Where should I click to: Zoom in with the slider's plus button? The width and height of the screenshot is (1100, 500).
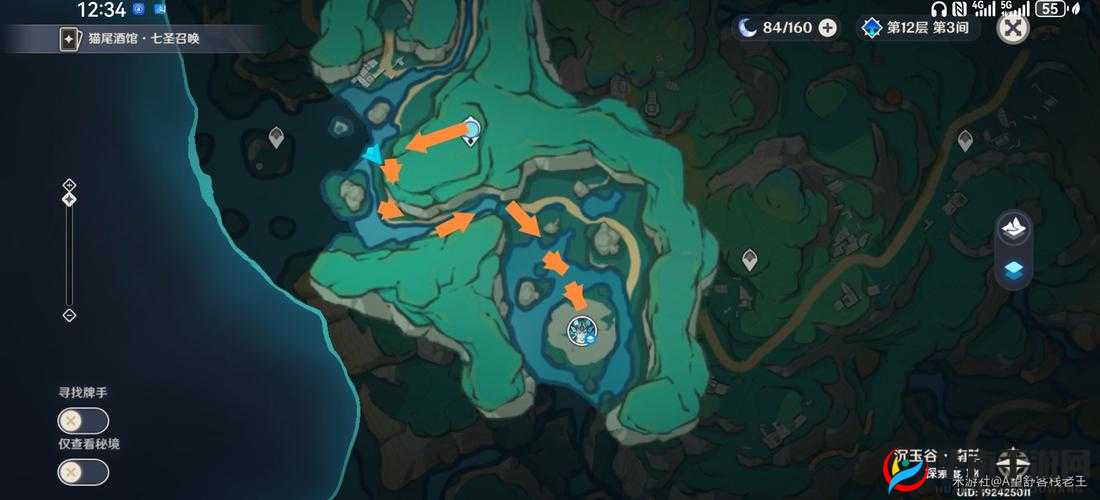pyautogui.click(x=69, y=185)
